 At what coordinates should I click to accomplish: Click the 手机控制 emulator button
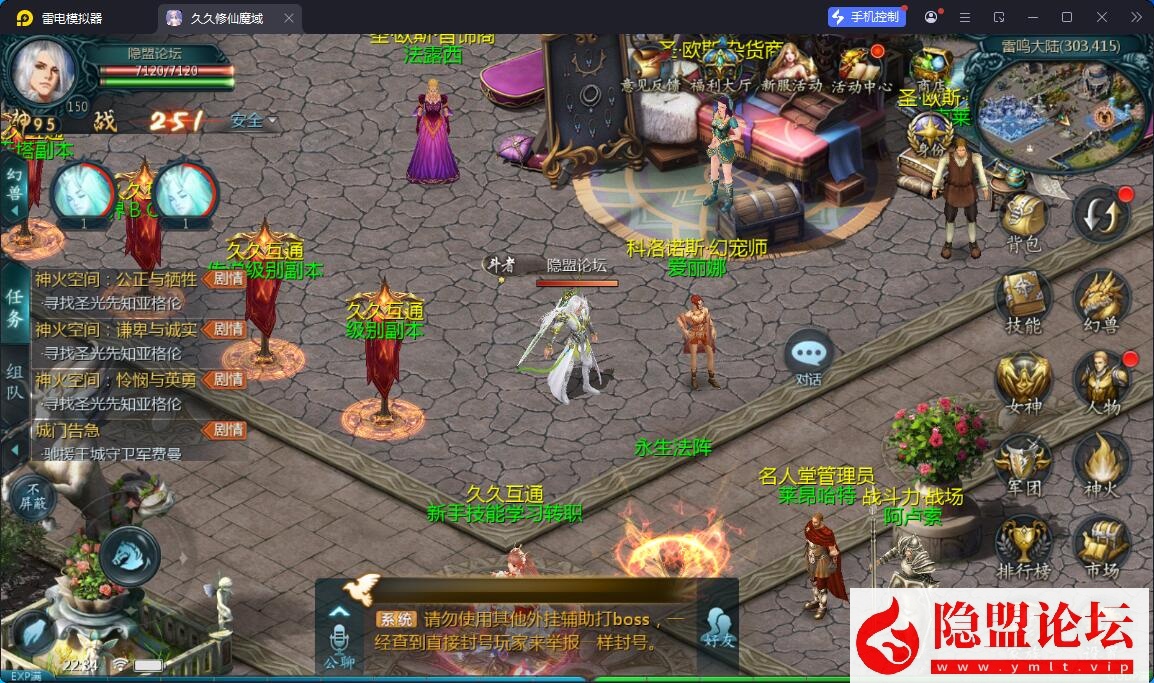pyautogui.click(x=867, y=17)
